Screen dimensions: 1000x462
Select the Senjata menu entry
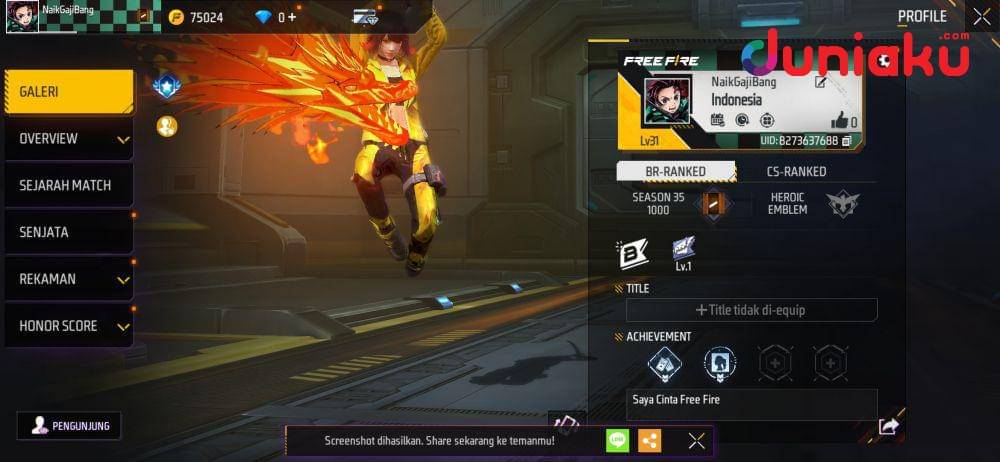tap(68, 232)
